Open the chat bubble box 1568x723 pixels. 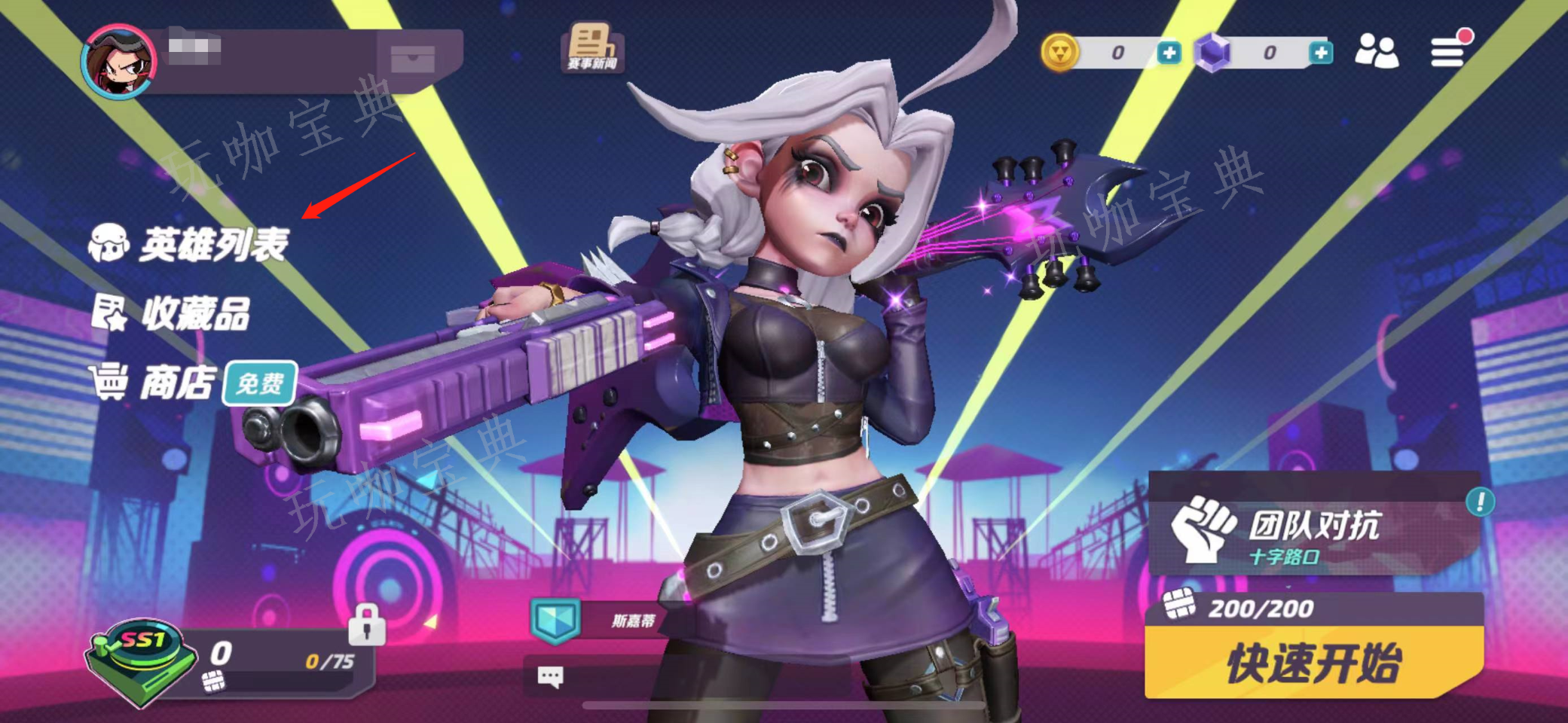pyautogui.click(x=550, y=676)
